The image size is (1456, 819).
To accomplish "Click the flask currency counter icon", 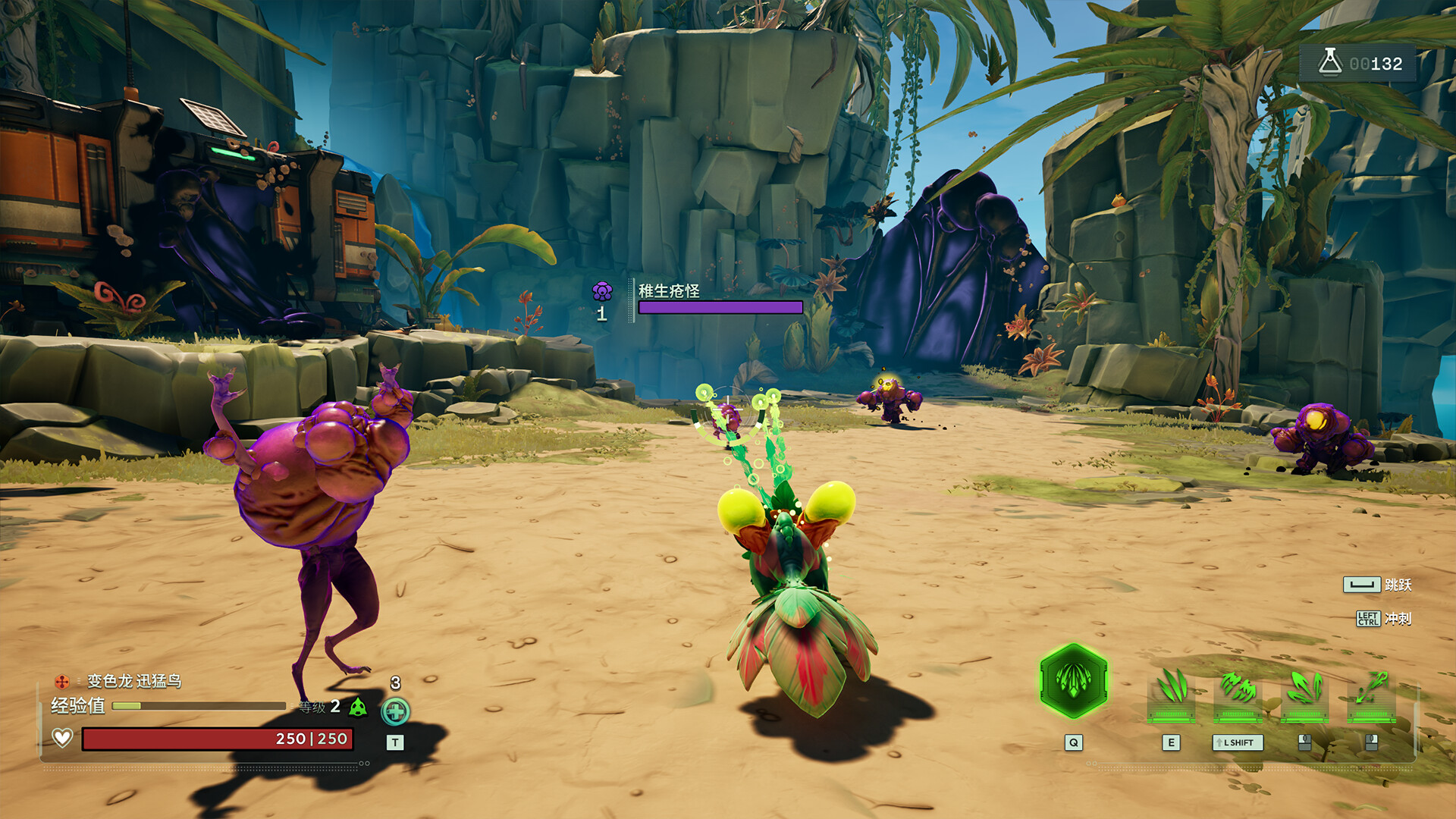I will [1330, 62].
